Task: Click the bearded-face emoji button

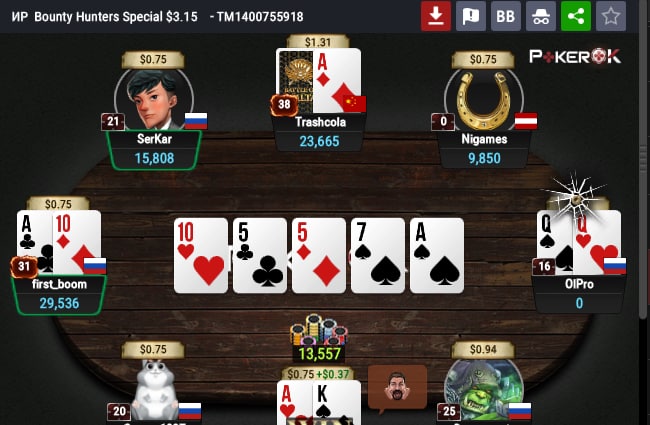Action: pyautogui.click(x=397, y=387)
